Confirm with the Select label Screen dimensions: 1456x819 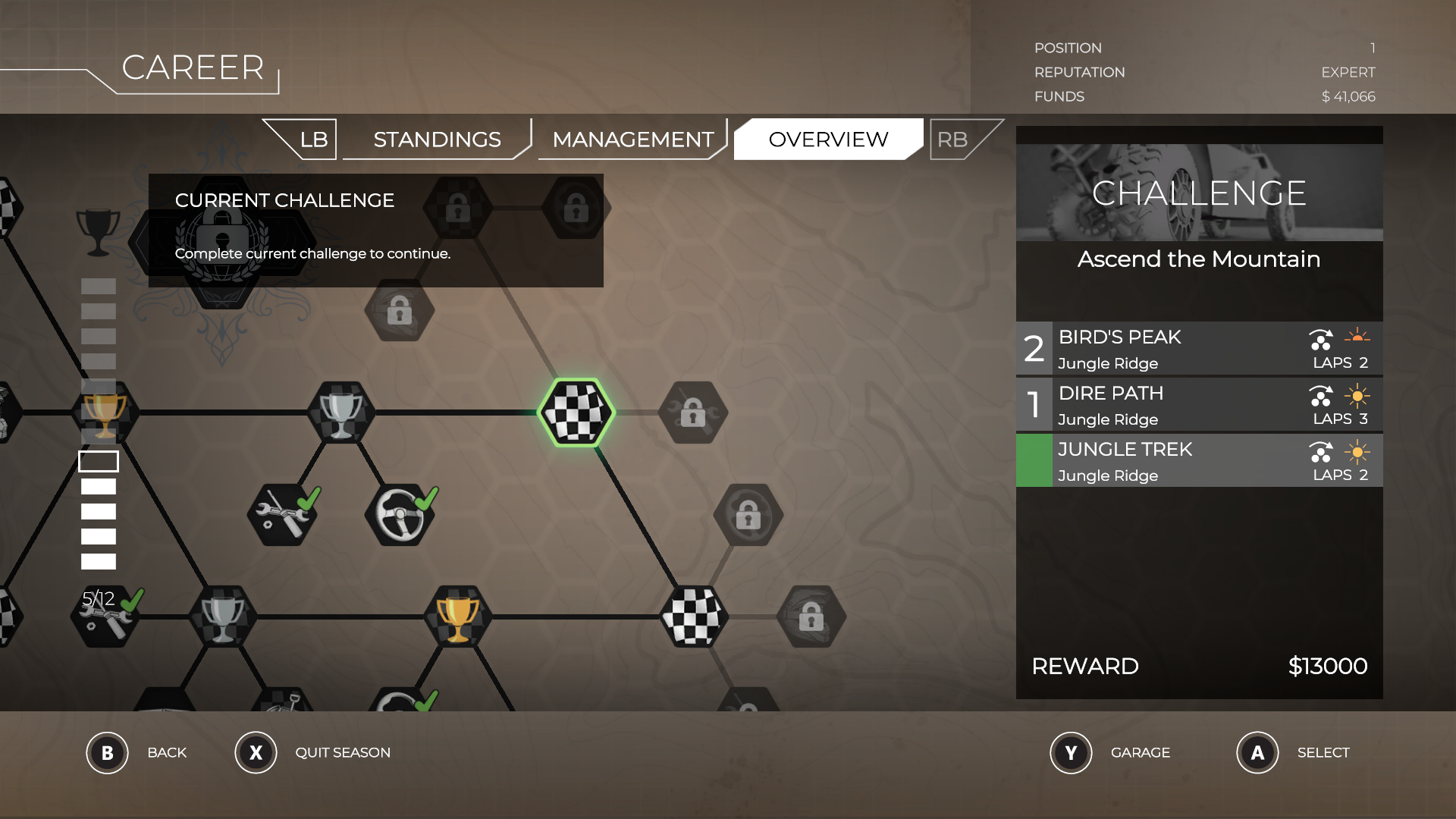[1323, 753]
